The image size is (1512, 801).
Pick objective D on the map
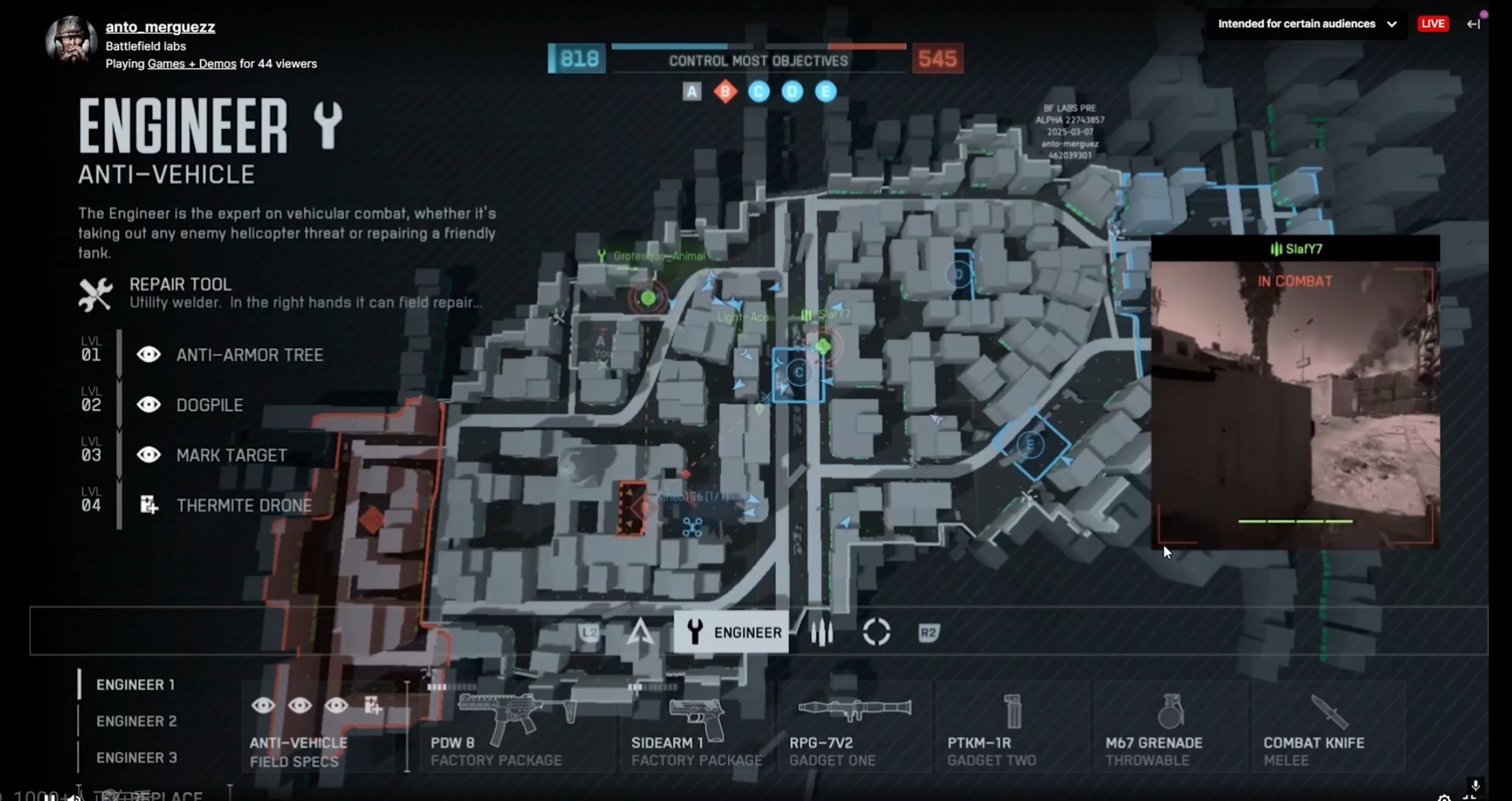(x=959, y=275)
